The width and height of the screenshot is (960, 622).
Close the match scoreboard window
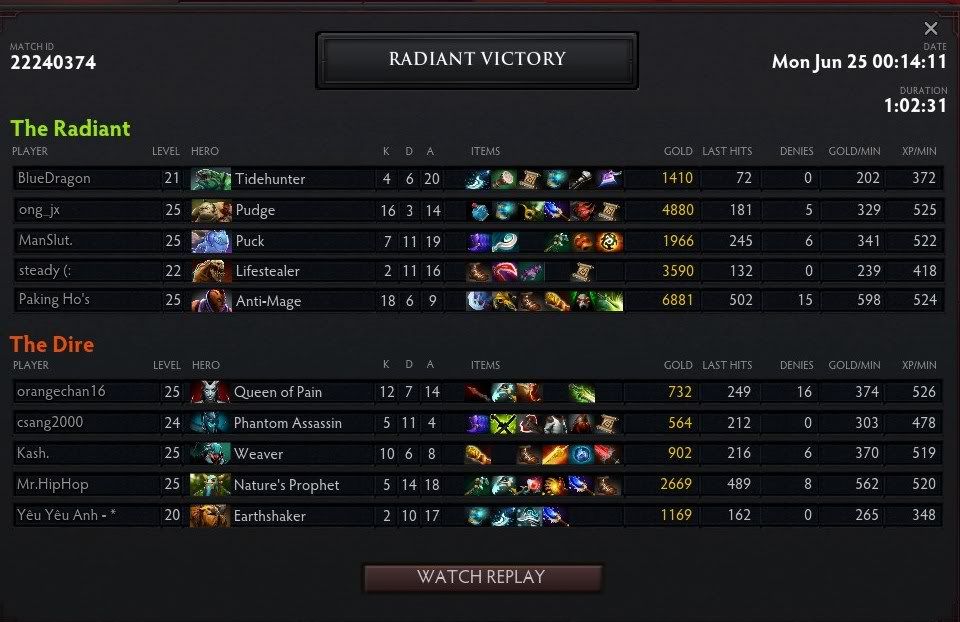[931, 29]
